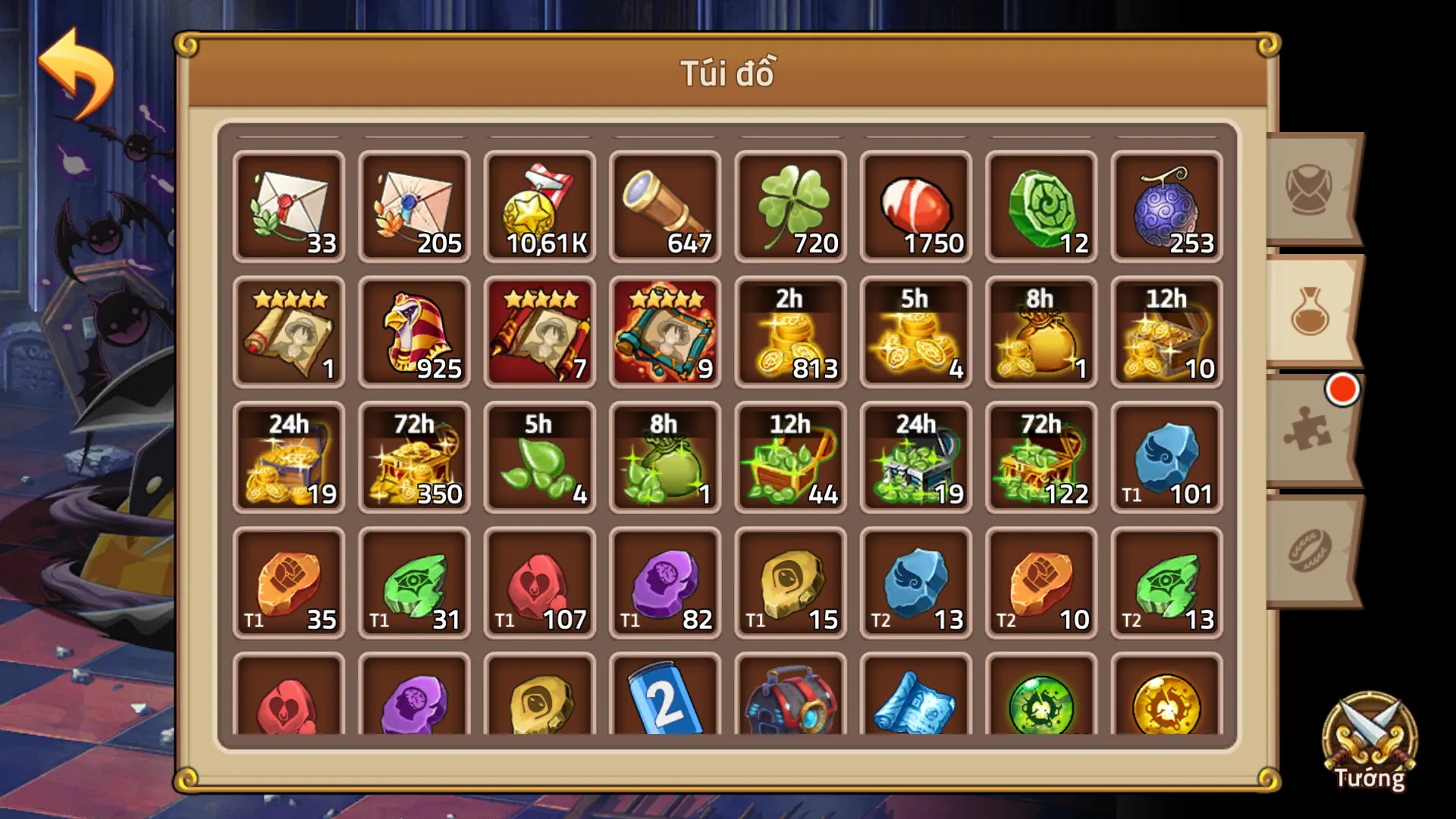1456x819 pixels.
Task: Select the red mechanical chest item
Action: point(790,705)
